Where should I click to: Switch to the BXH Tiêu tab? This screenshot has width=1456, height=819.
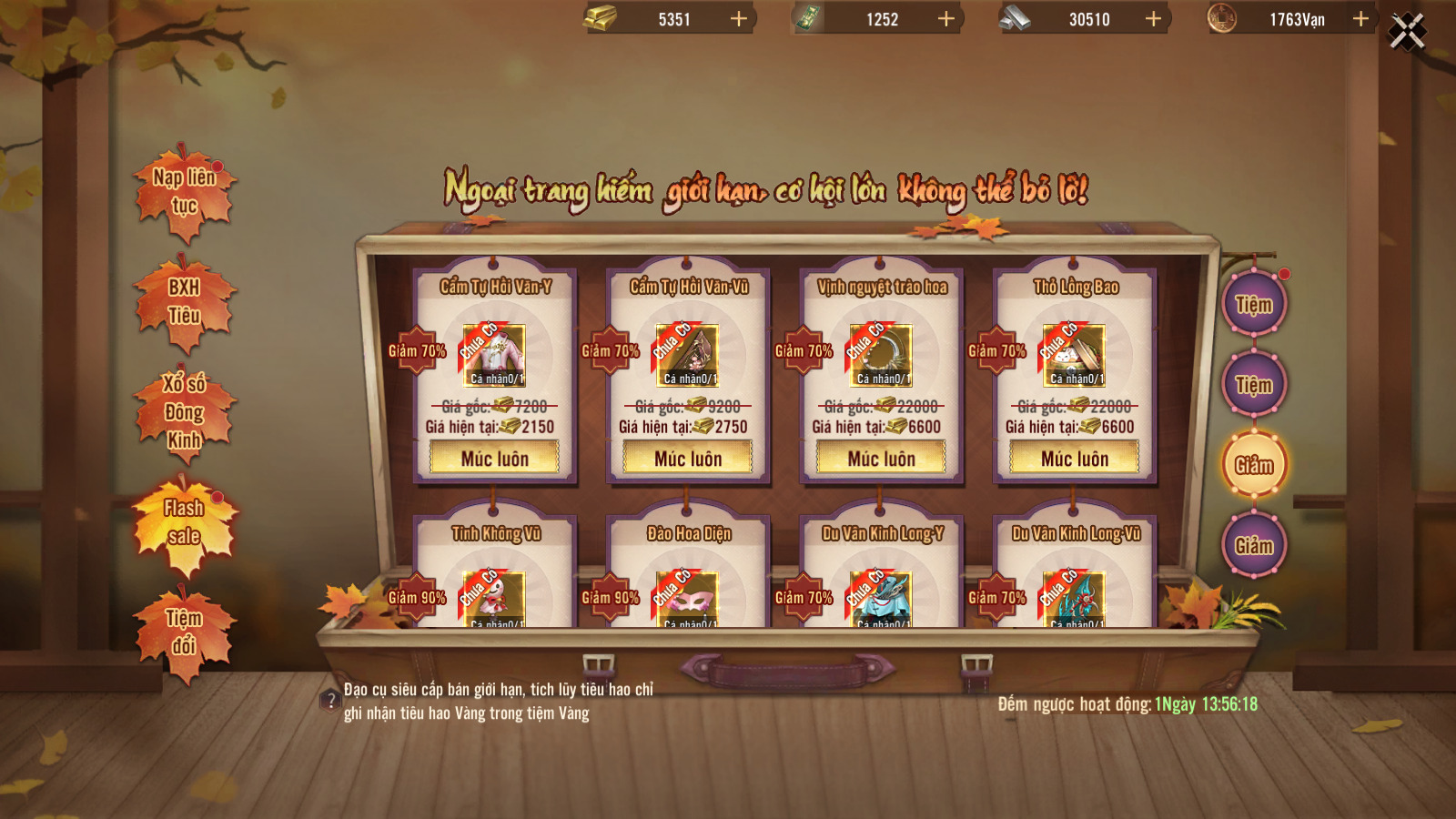(185, 302)
